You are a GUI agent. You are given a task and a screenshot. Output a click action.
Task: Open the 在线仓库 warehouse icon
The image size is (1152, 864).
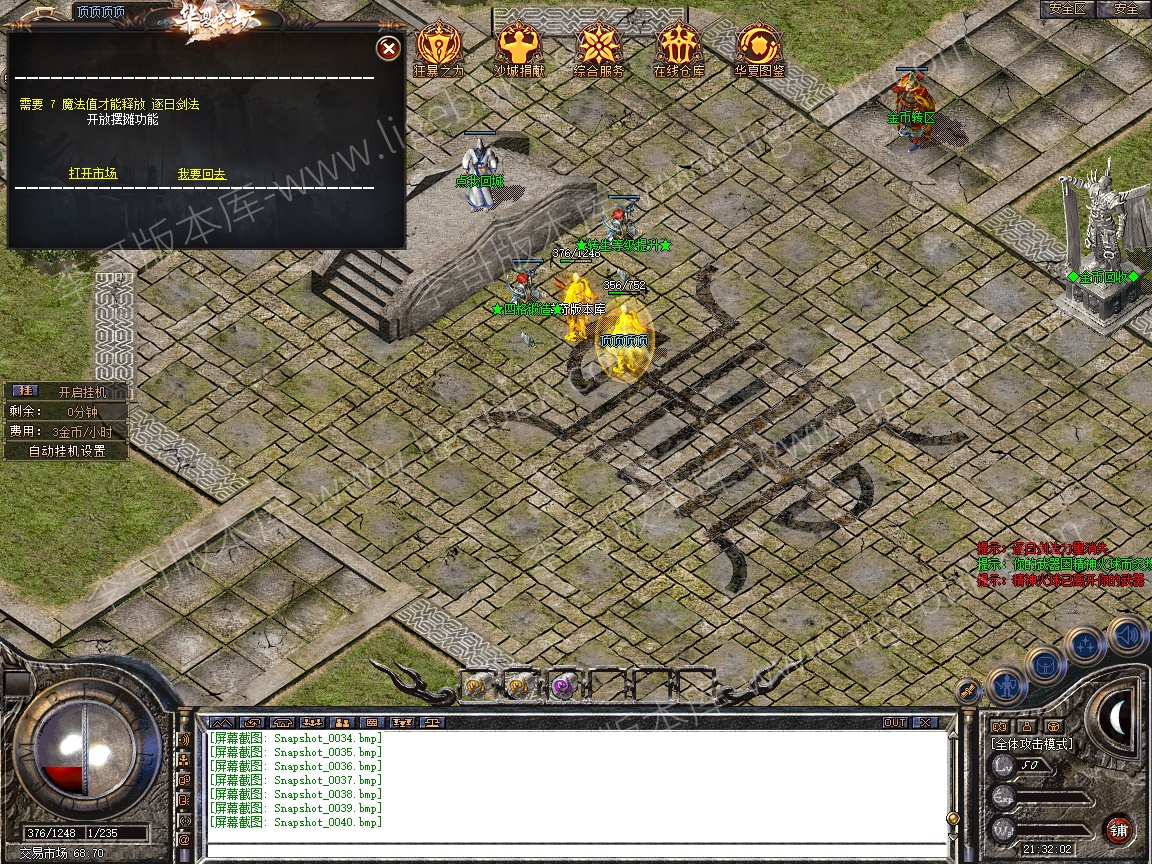[x=679, y=46]
